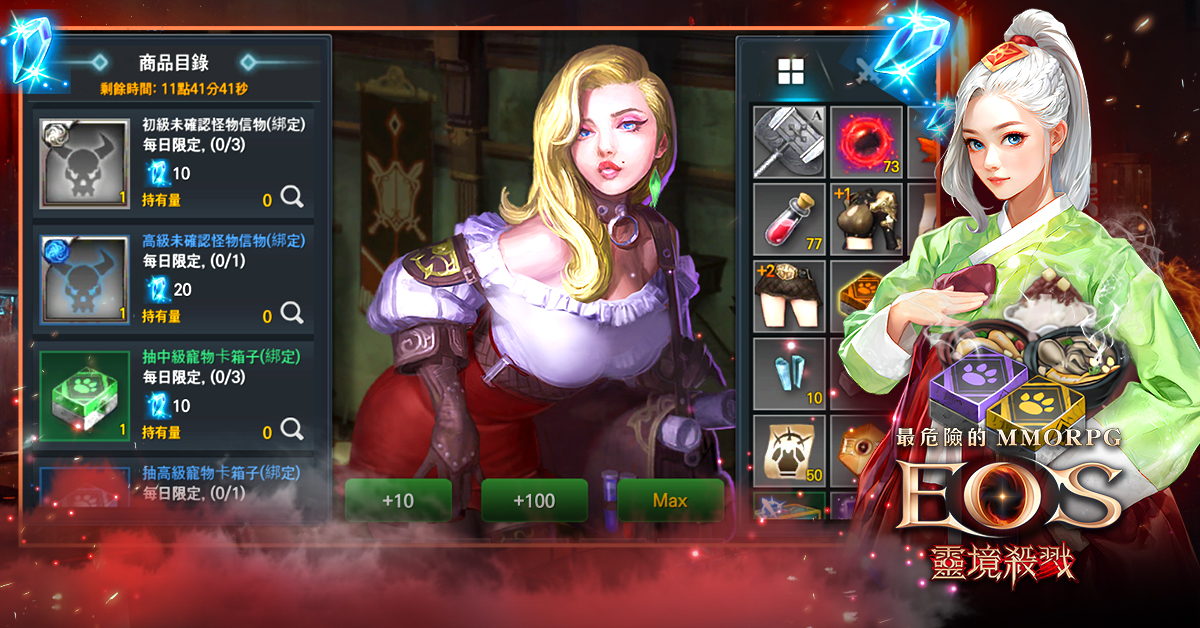Screen dimensions: 1200x628
Task: Inspect basic monster token with magnifier
Action: click(292, 197)
